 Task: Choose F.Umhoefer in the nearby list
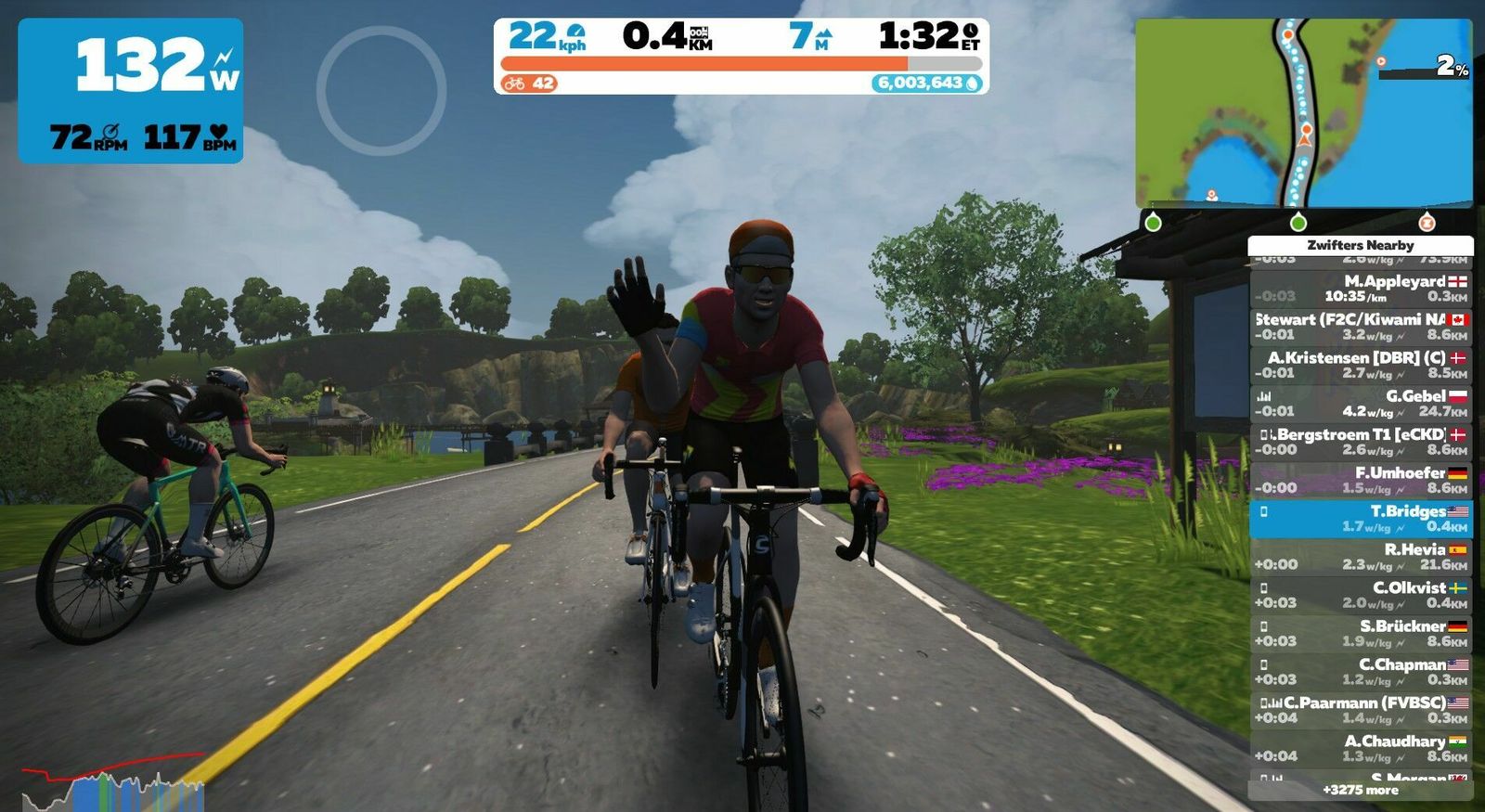[1360, 480]
